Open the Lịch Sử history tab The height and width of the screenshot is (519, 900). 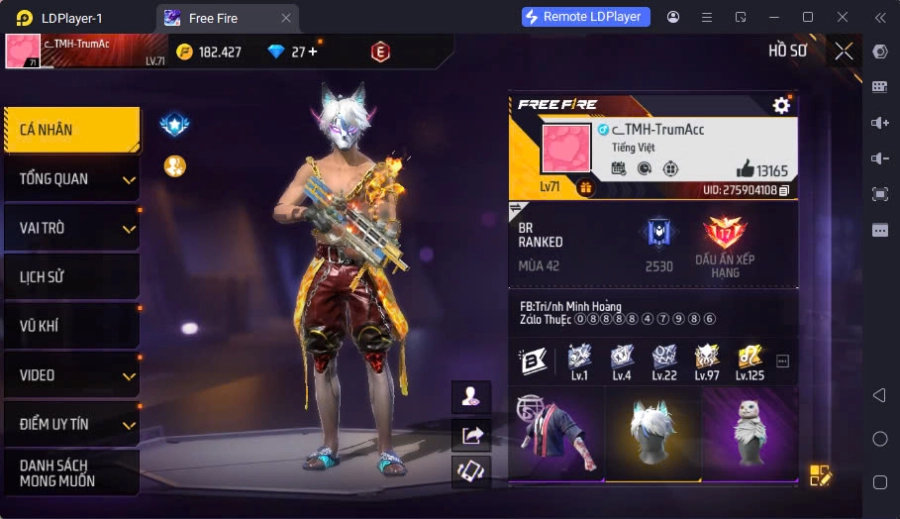tap(71, 277)
